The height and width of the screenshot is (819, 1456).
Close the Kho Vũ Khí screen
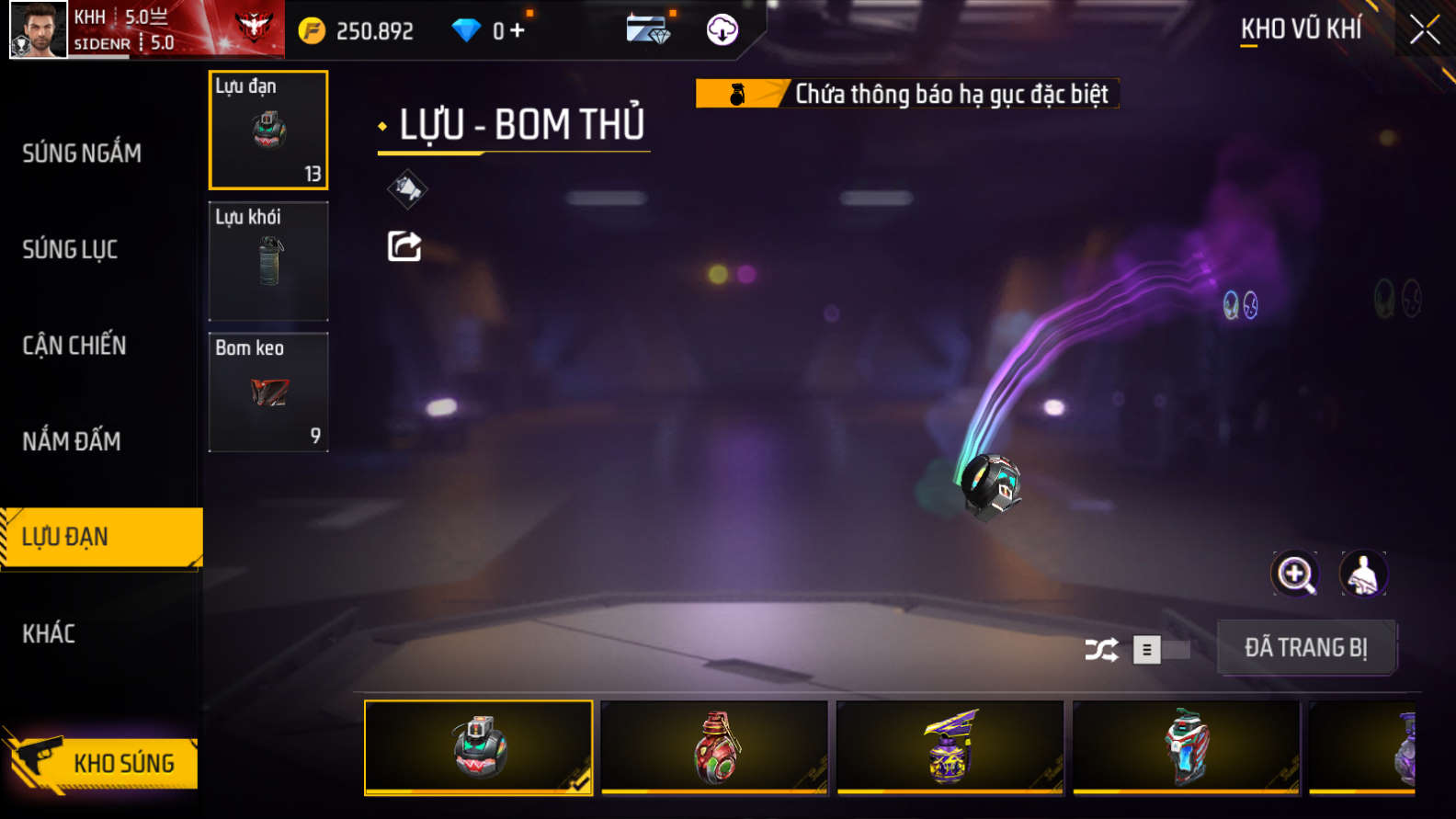pyautogui.click(x=1424, y=30)
